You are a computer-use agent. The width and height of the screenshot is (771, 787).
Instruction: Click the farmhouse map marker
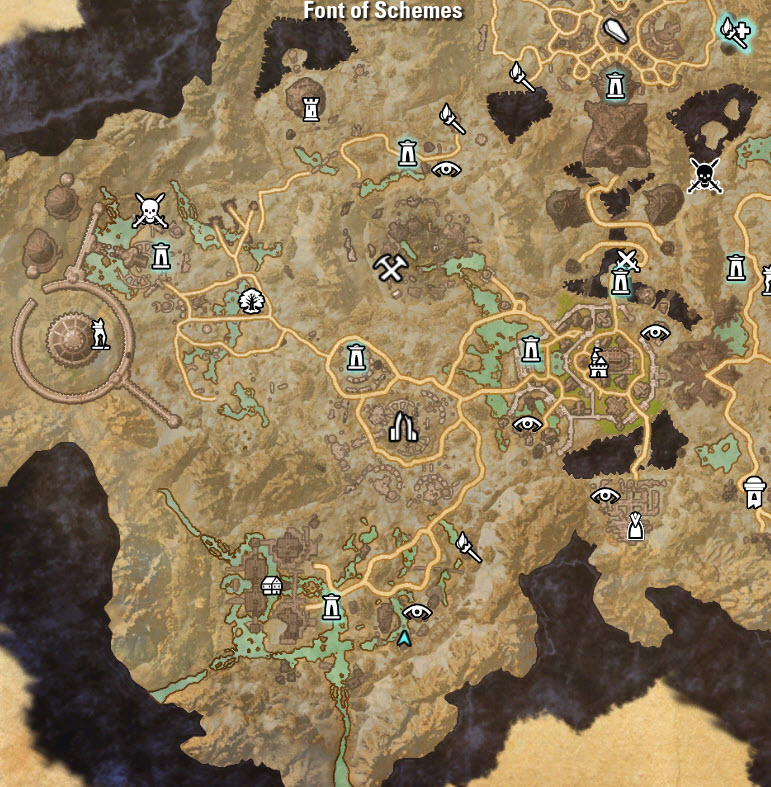tap(270, 585)
